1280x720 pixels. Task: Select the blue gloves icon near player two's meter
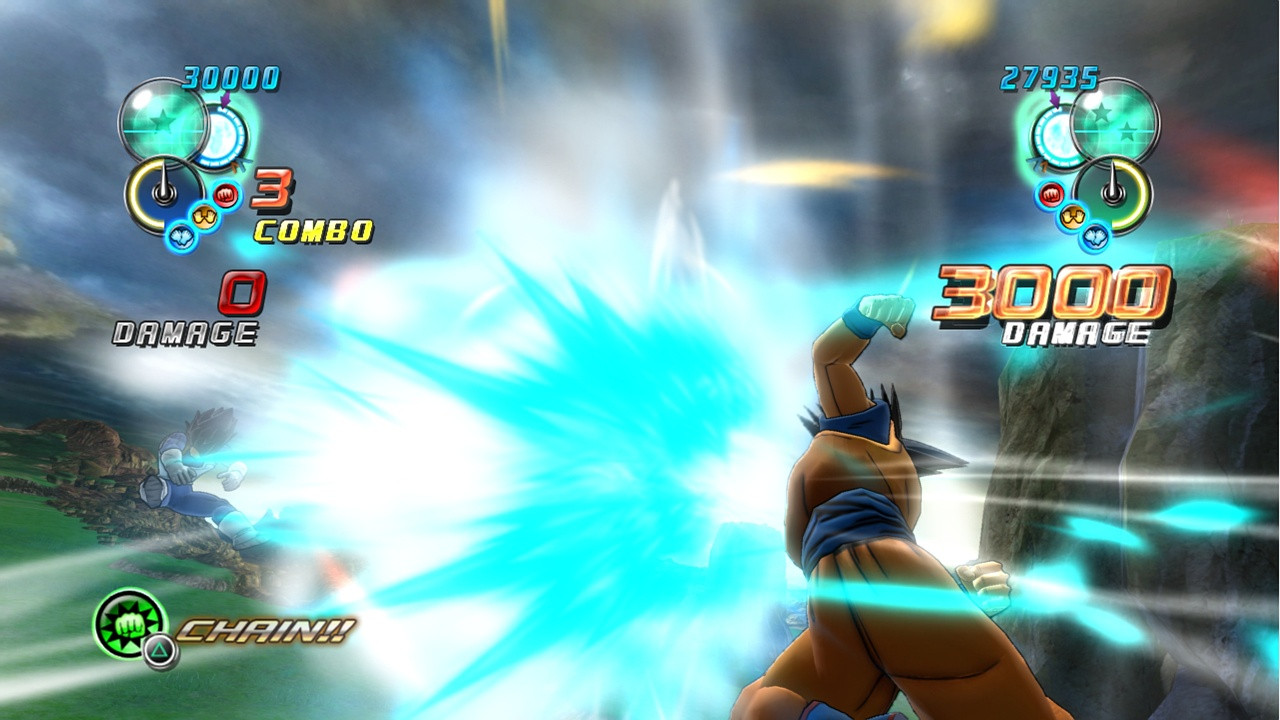(x=1095, y=237)
